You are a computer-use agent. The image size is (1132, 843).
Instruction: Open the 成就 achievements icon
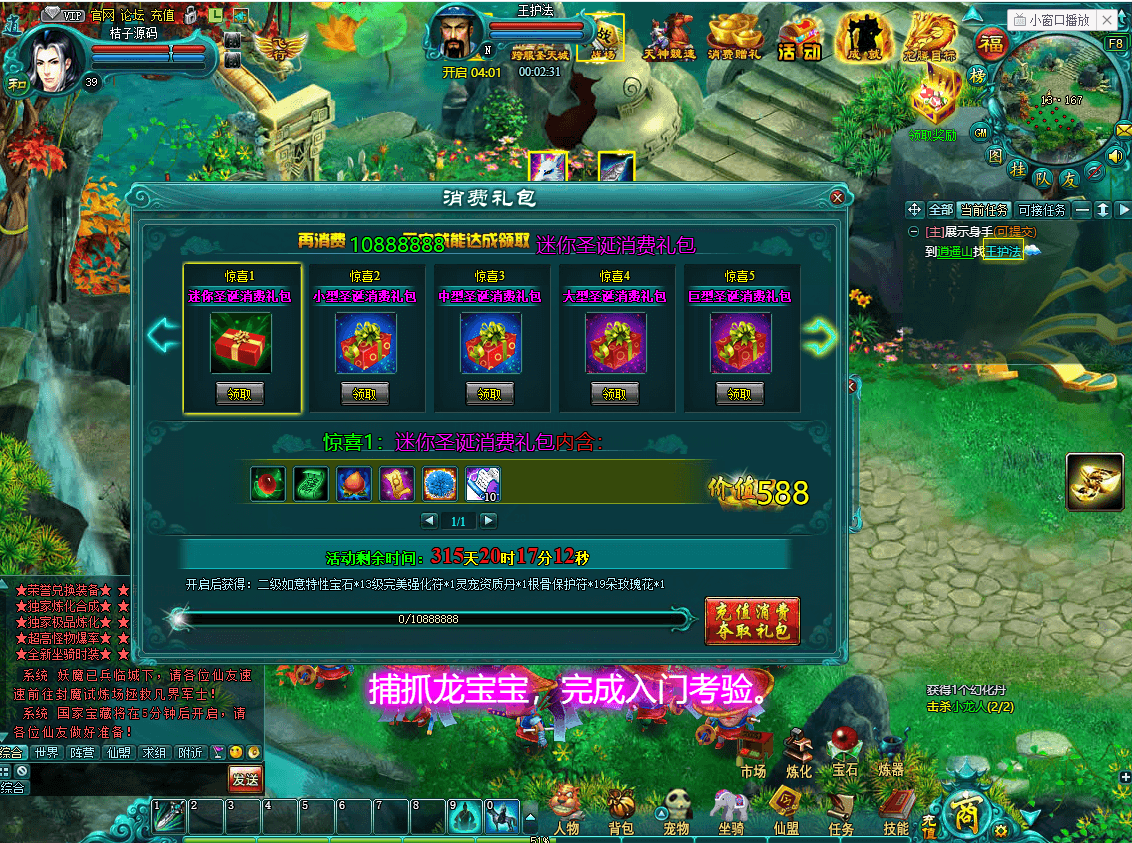click(x=862, y=40)
